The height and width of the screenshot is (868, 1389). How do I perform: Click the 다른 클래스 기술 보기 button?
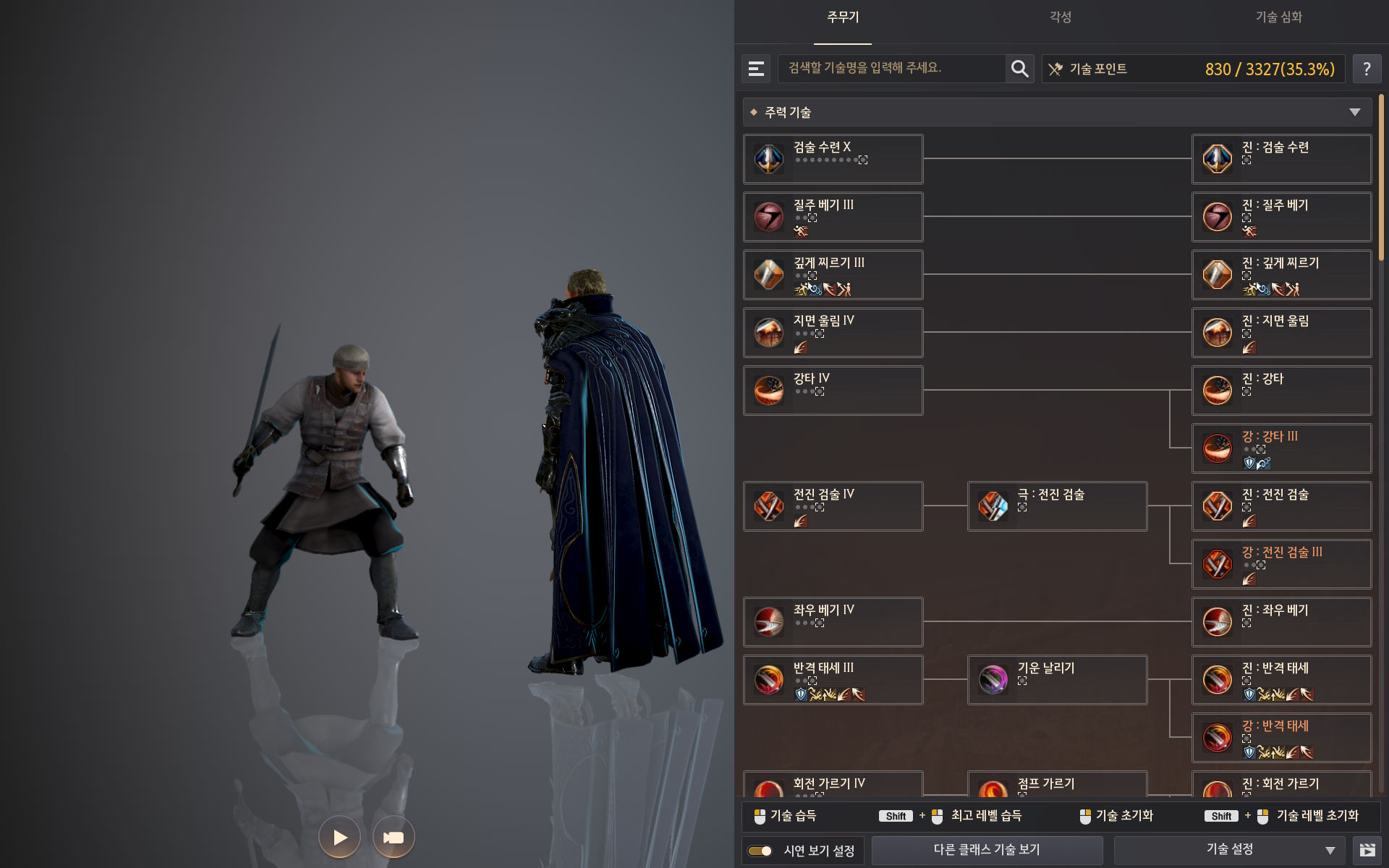point(987,849)
